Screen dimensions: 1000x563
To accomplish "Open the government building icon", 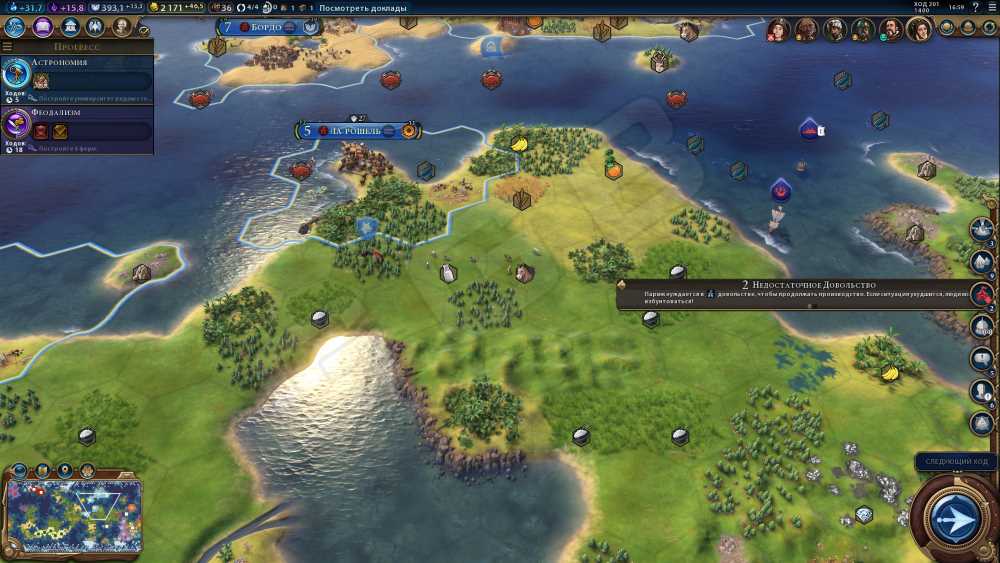I will (68, 28).
